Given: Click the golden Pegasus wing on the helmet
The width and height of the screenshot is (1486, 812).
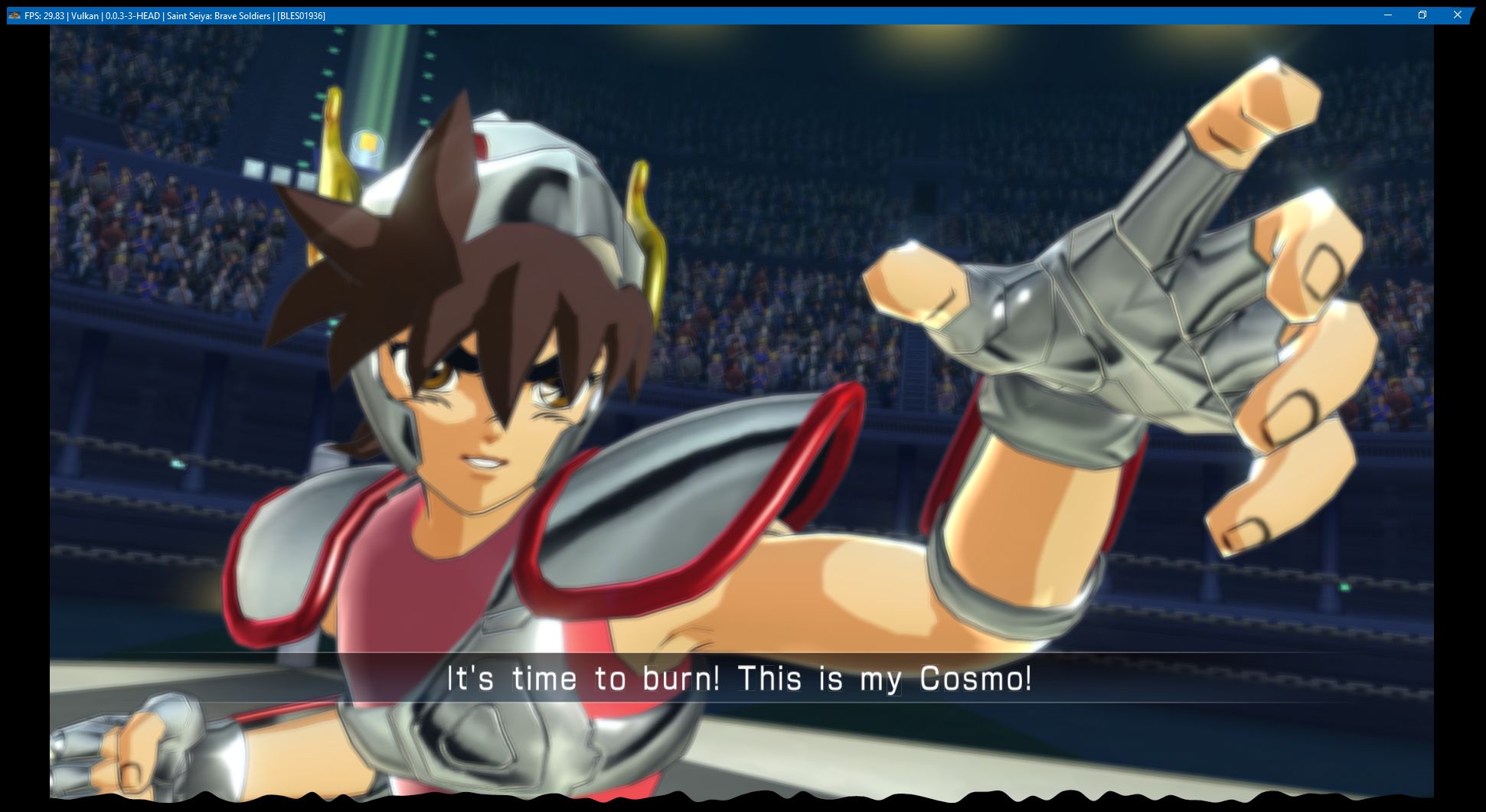Looking at the screenshot, I should (x=647, y=214).
